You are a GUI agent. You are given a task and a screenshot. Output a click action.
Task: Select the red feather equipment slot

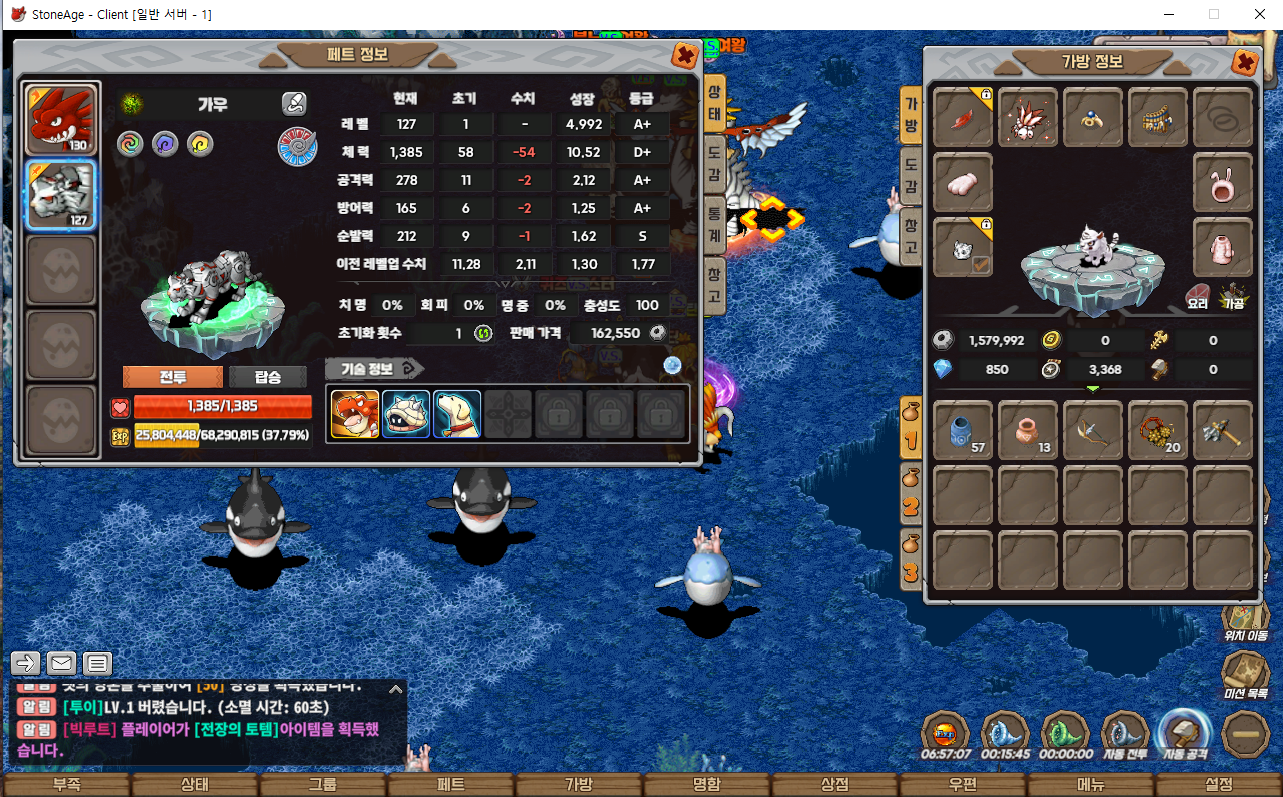click(963, 117)
